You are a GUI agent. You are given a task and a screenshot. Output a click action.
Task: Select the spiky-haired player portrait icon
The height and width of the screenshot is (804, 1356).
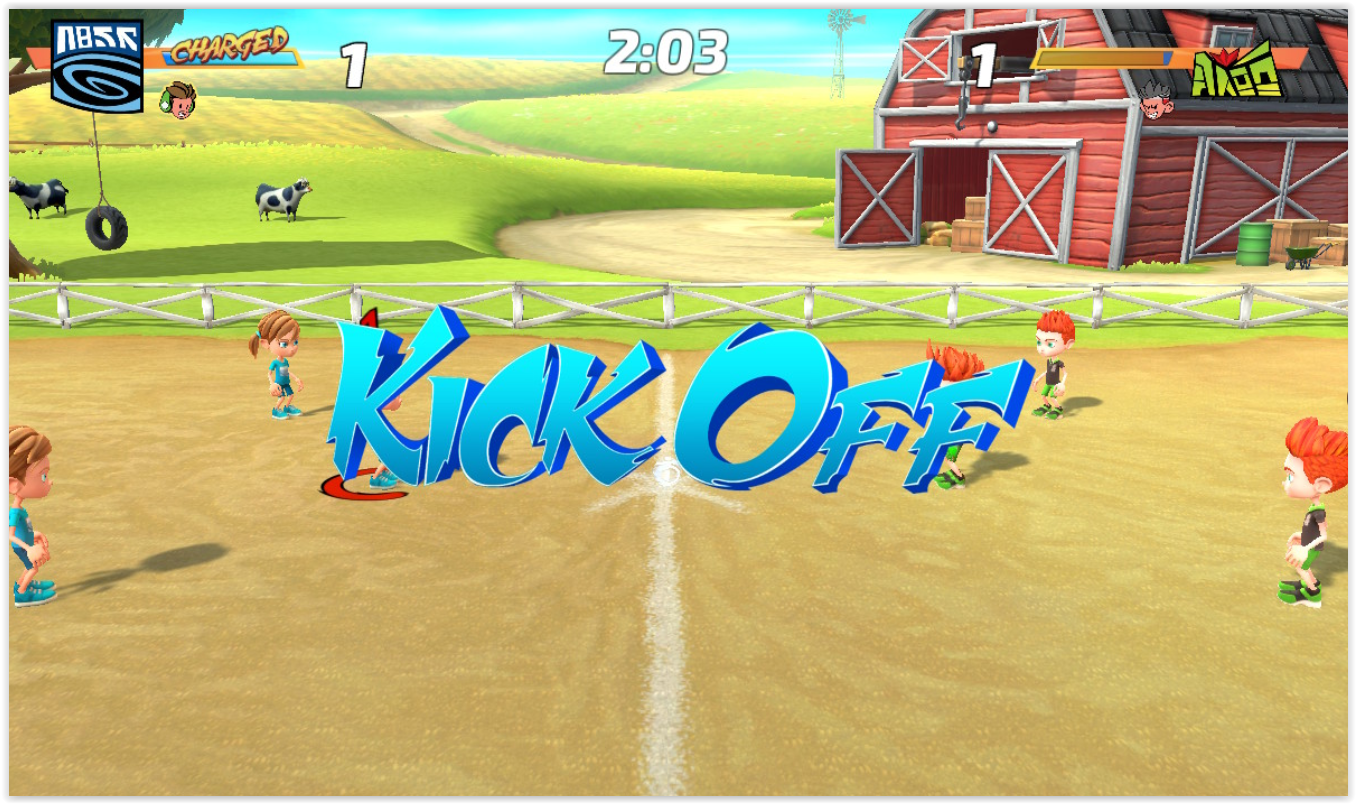coord(1156,102)
